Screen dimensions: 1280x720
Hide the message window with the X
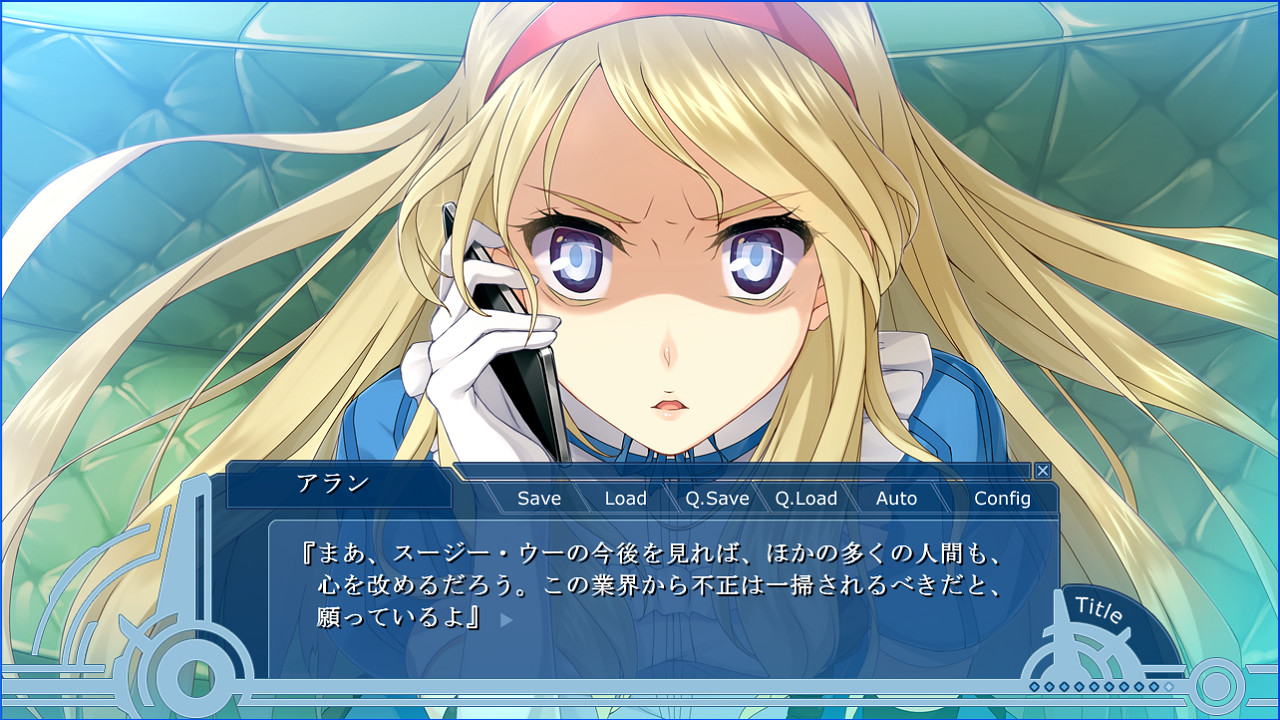click(x=1042, y=470)
